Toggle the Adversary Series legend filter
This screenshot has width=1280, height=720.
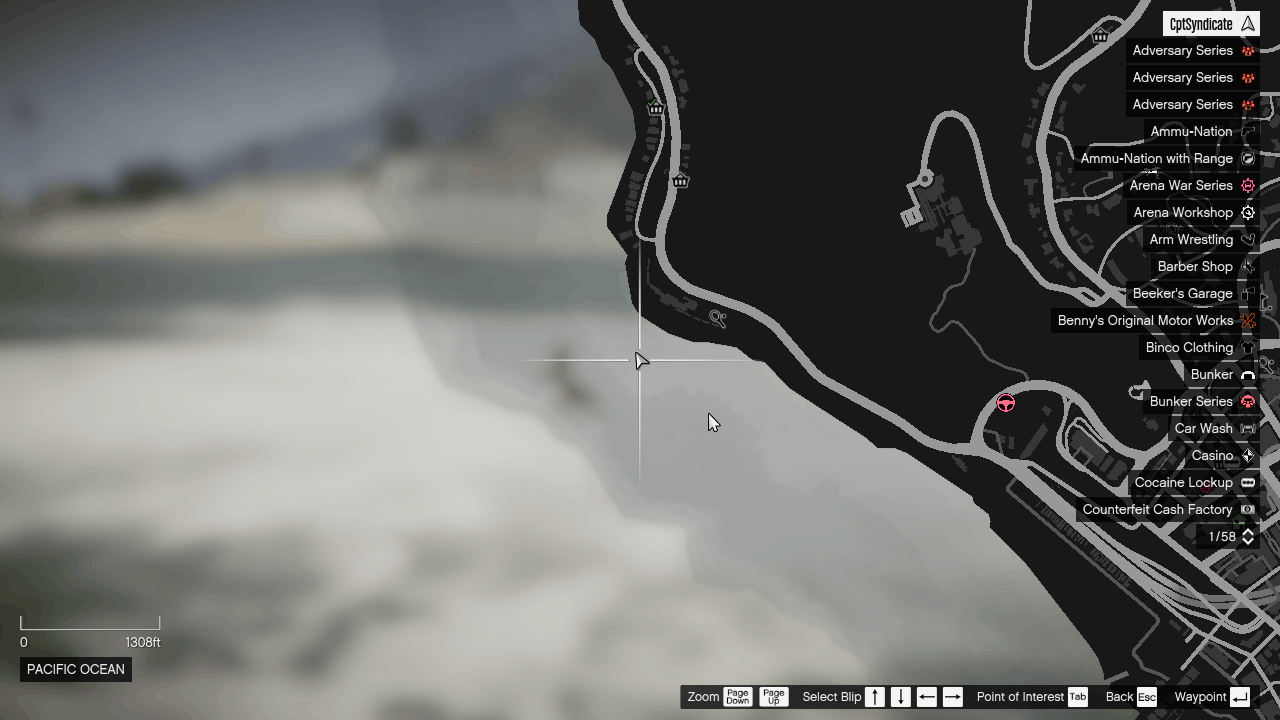[1183, 50]
